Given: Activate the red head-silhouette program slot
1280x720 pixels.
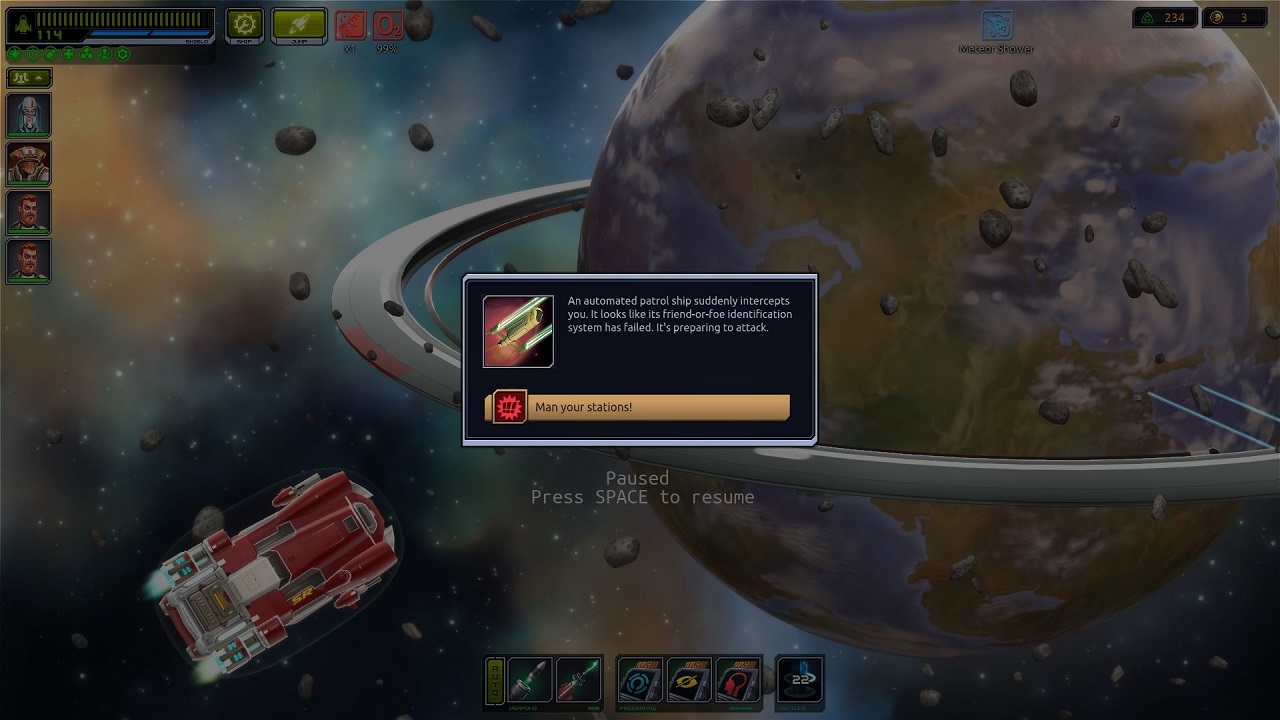Looking at the screenshot, I should [737, 681].
